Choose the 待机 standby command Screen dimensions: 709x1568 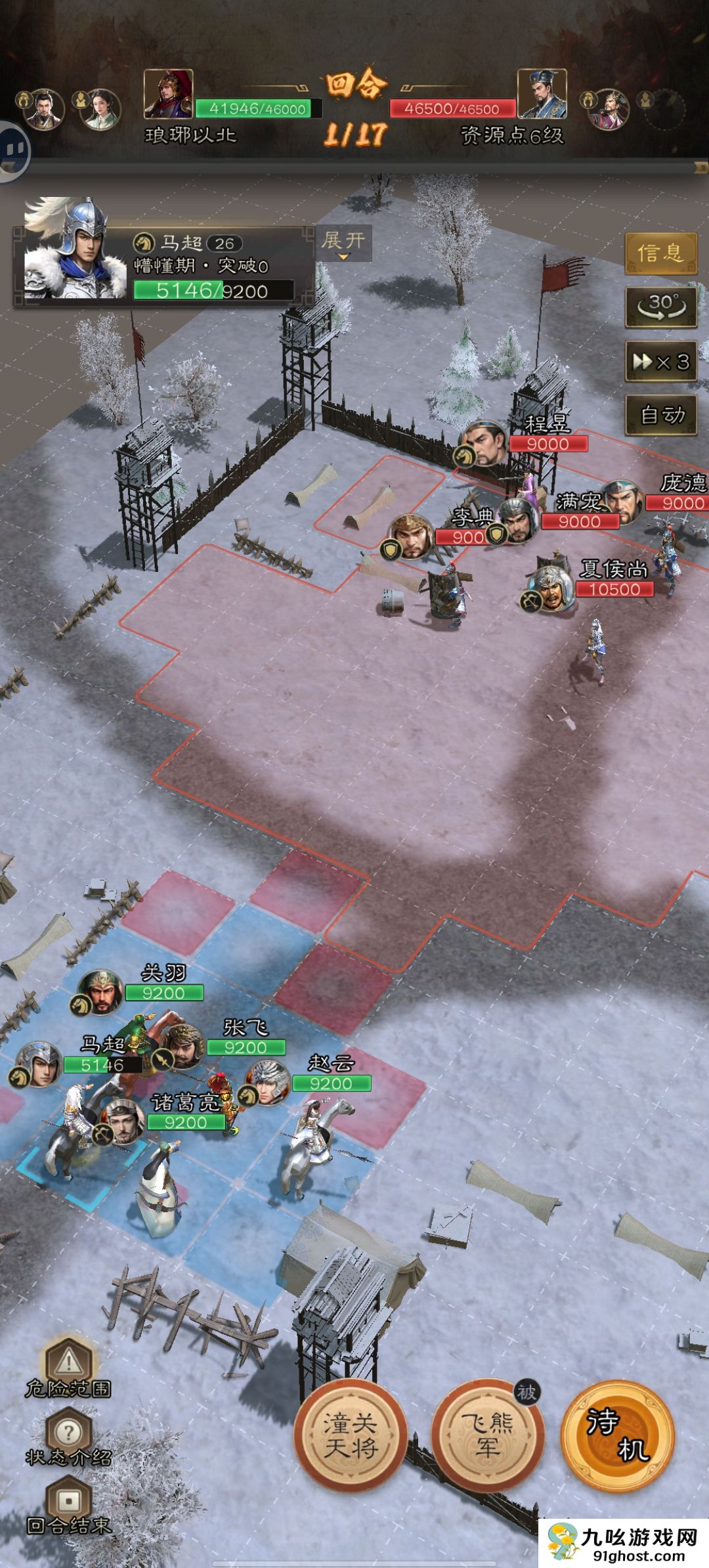(x=618, y=1435)
